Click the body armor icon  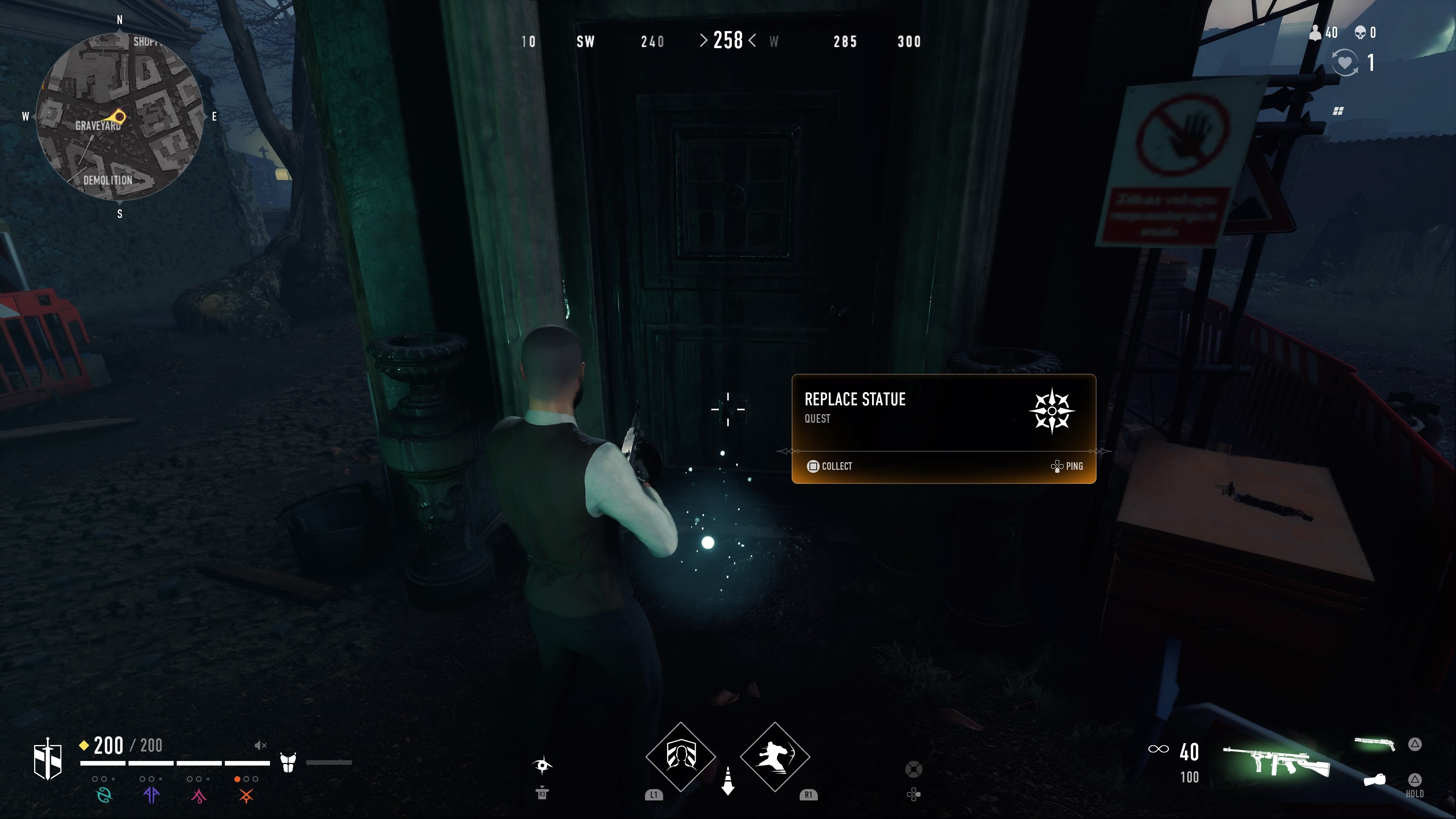pyautogui.click(x=288, y=762)
